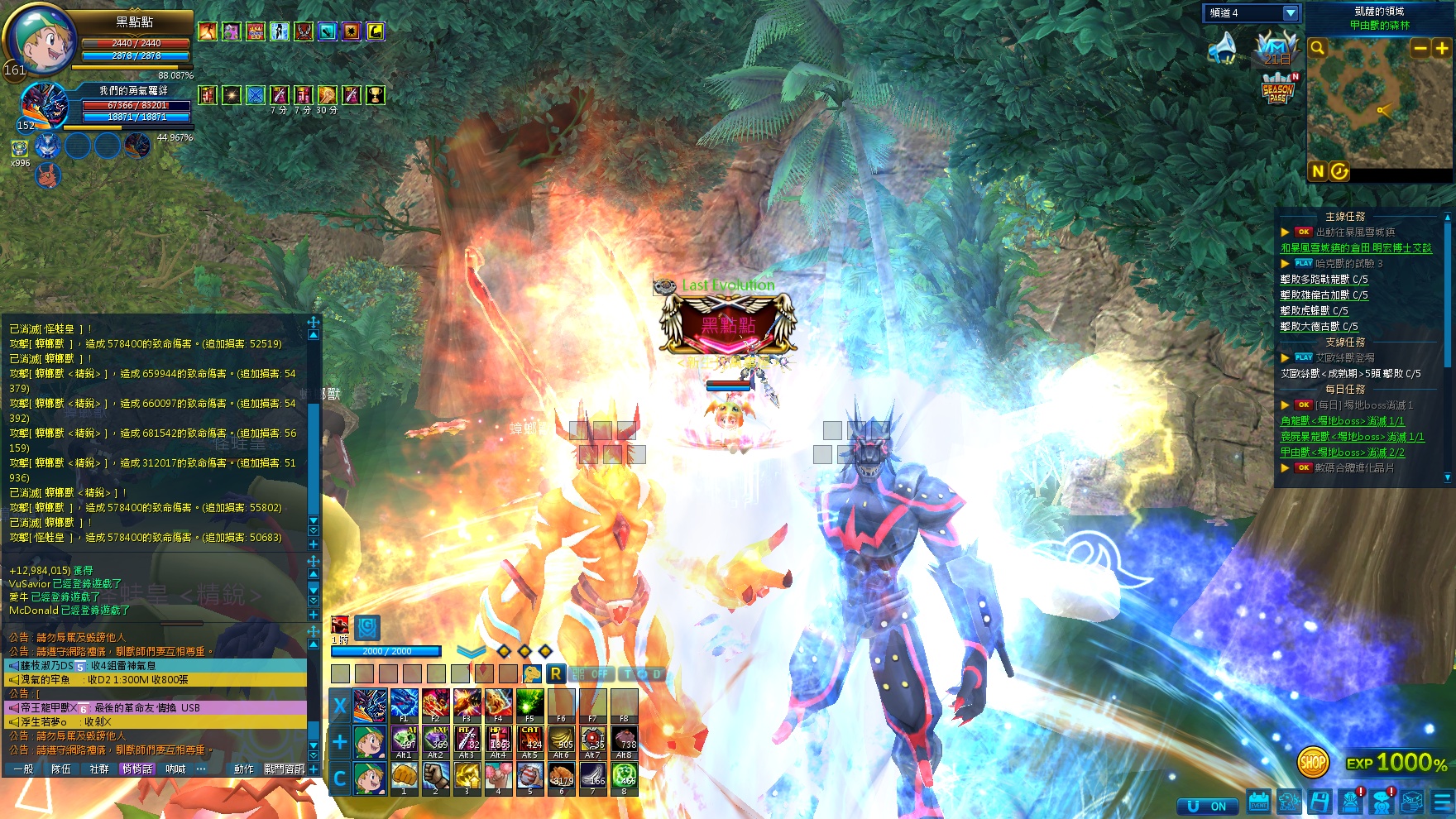Switch chat to the 隊伍 tab
The height and width of the screenshot is (819, 1456).
coord(61,769)
